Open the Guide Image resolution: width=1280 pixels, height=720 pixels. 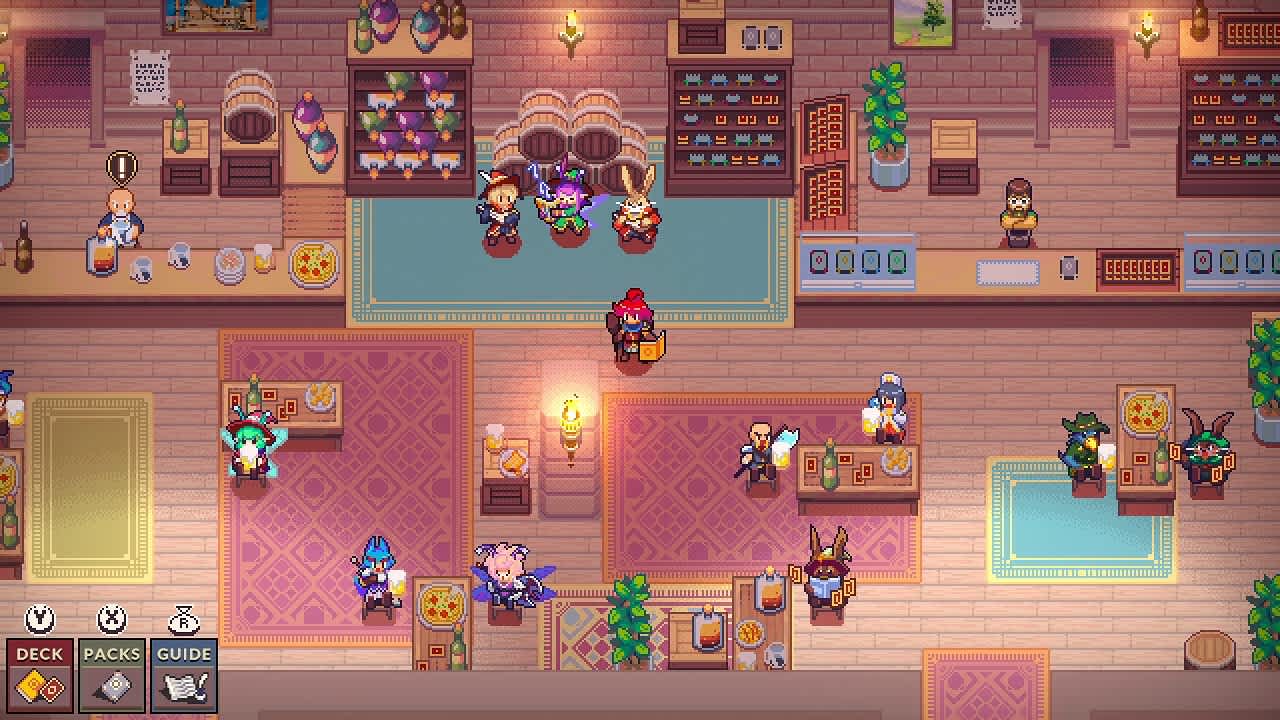[x=184, y=670]
